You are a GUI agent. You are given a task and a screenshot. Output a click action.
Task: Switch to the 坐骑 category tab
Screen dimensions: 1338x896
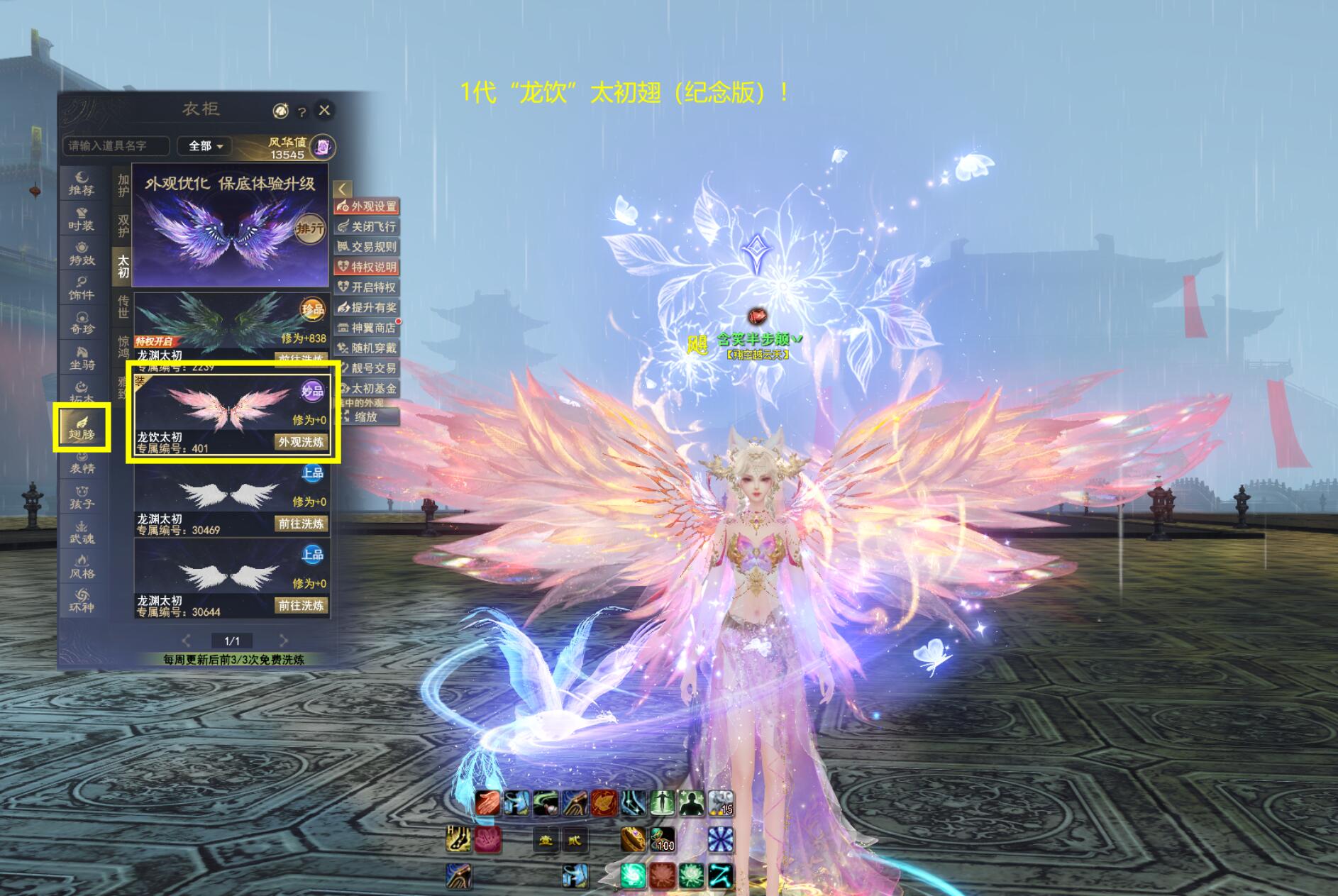click(x=82, y=358)
